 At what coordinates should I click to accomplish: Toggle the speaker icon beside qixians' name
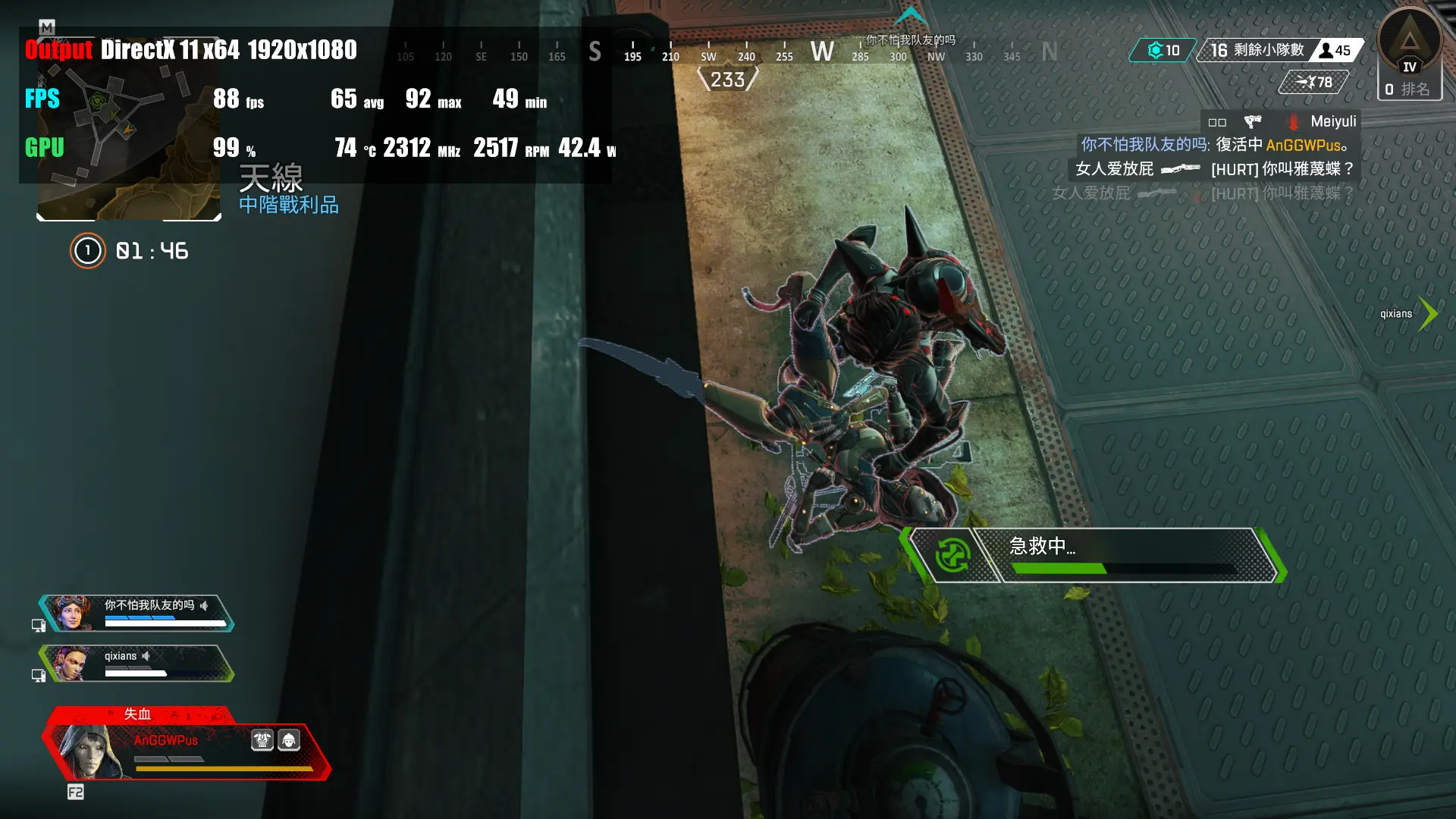[x=146, y=656]
